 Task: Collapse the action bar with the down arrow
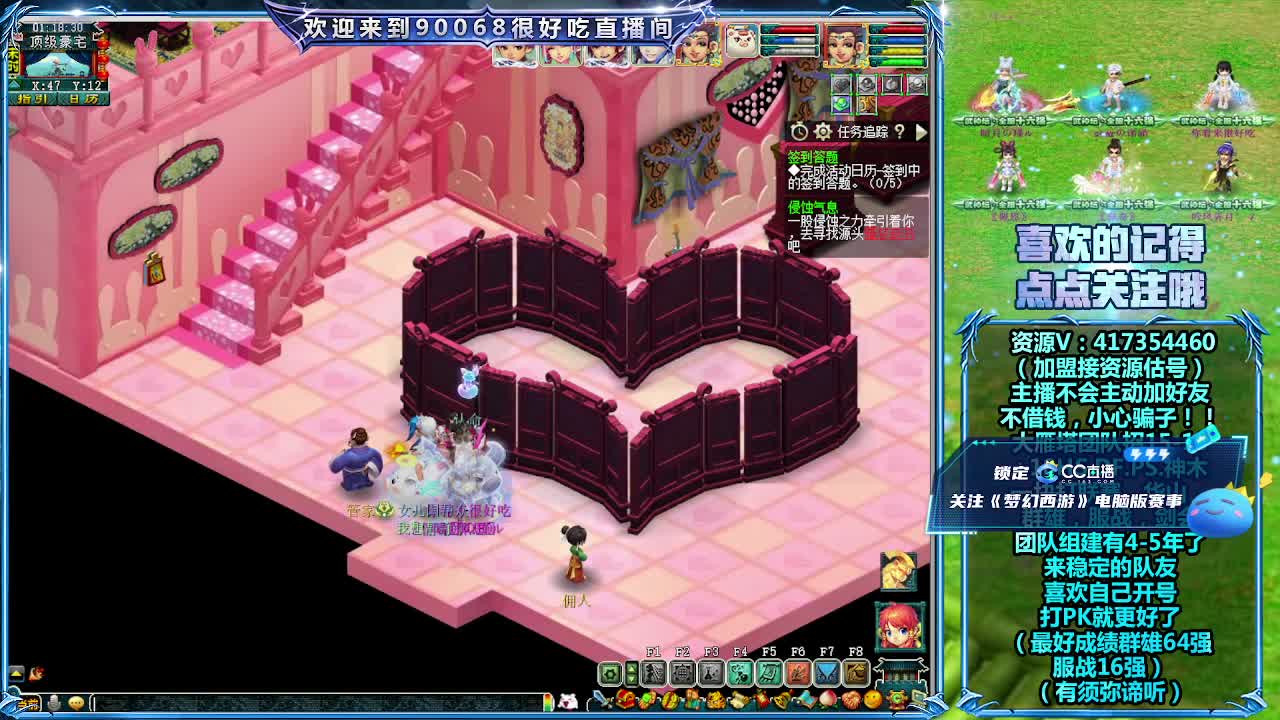point(631,677)
